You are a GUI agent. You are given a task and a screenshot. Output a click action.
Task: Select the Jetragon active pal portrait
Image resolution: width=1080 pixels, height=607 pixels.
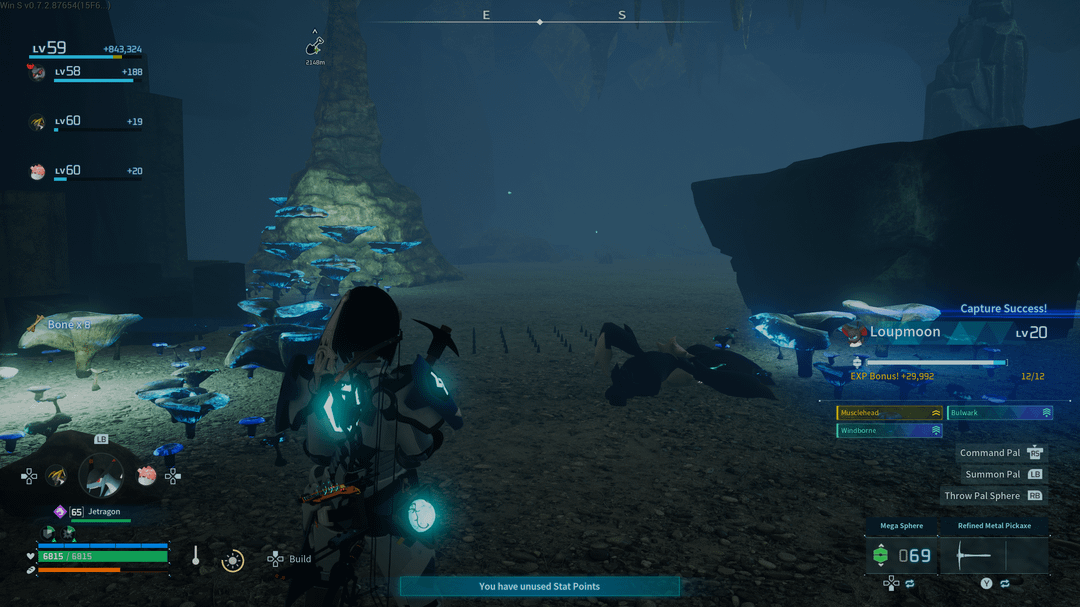coord(101,477)
